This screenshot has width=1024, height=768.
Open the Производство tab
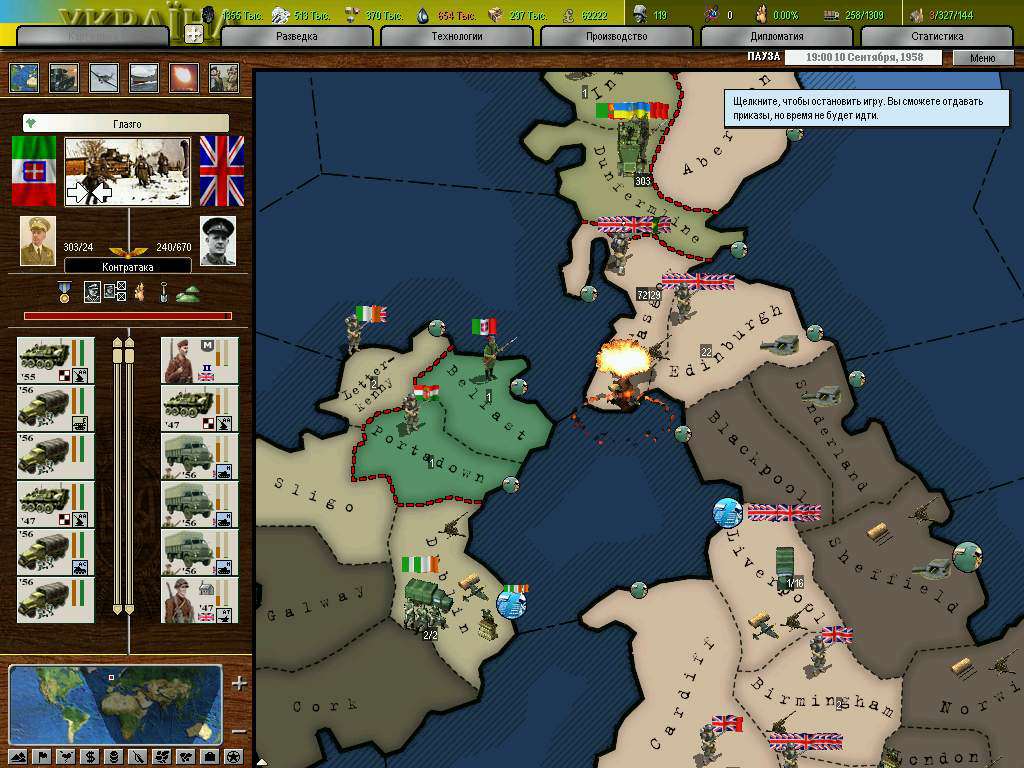pyautogui.click(x=618, y=36)
